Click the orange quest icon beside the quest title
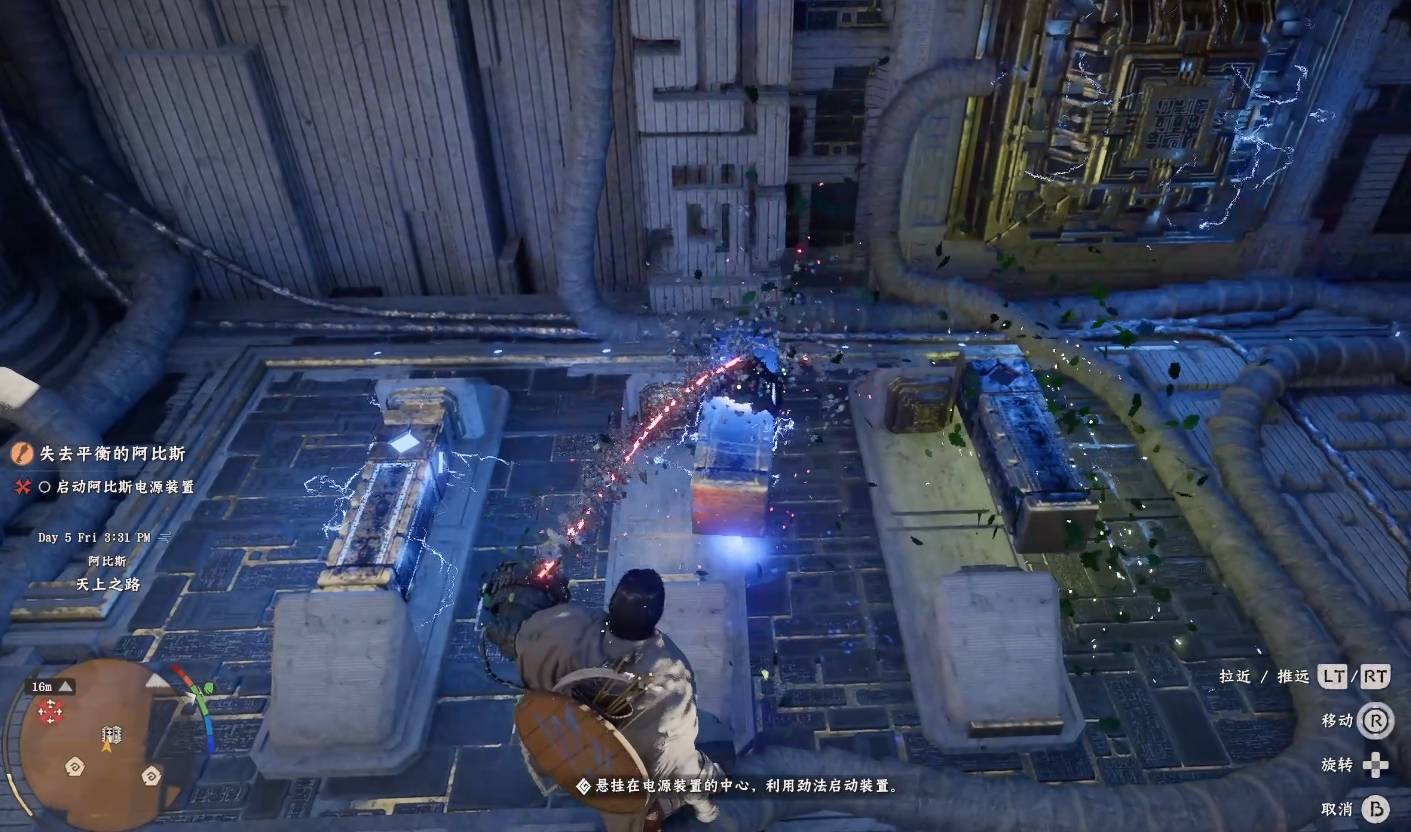Screen dimensions: 1411x832 click(20, 454)
